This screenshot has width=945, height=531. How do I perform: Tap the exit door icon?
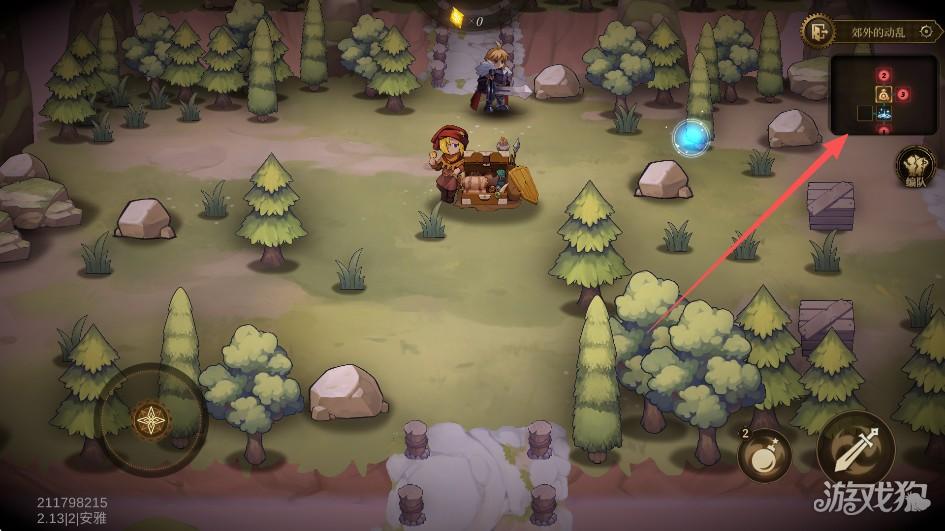[818, 31]
